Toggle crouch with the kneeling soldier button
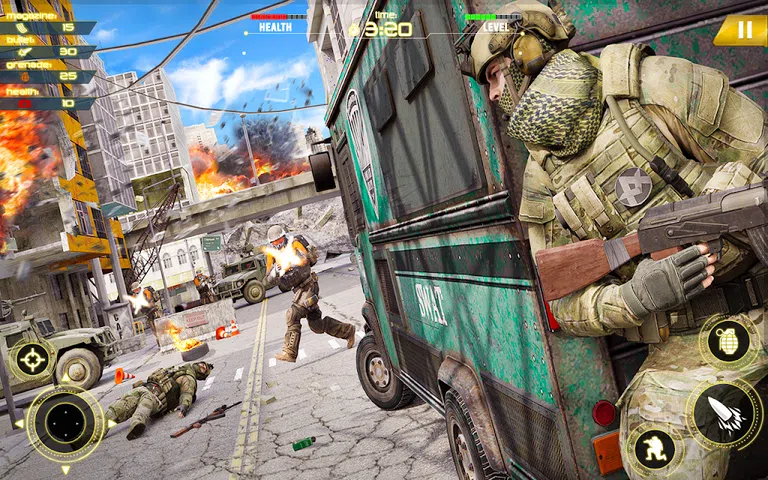 click(x=655, y=447)
